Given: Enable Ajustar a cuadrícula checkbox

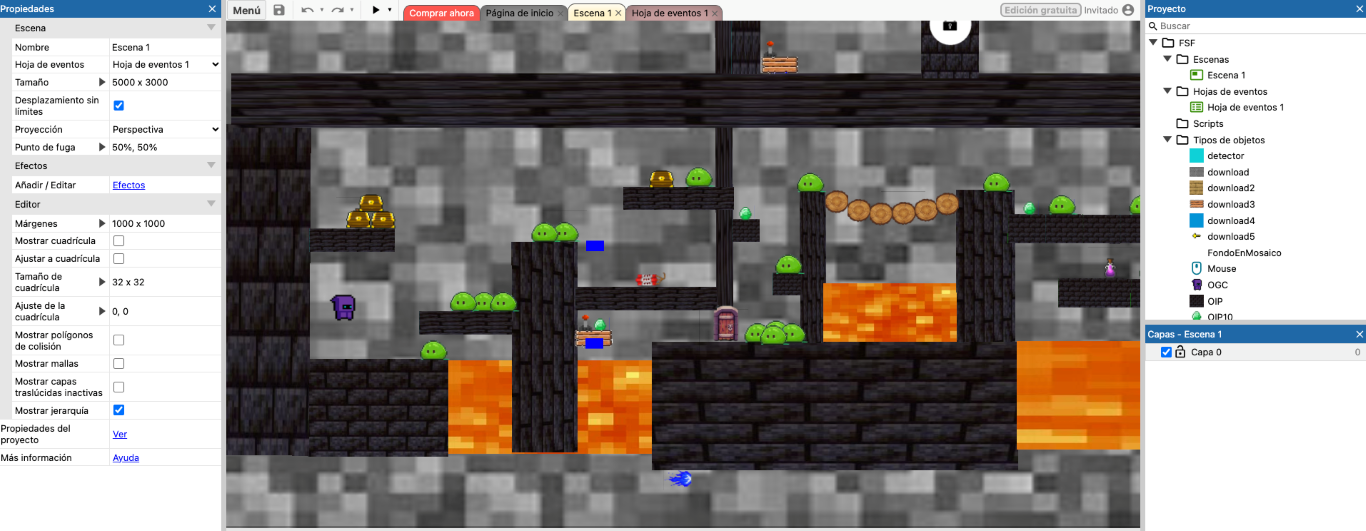Looking at the screenshot, I should click(119, 258).
